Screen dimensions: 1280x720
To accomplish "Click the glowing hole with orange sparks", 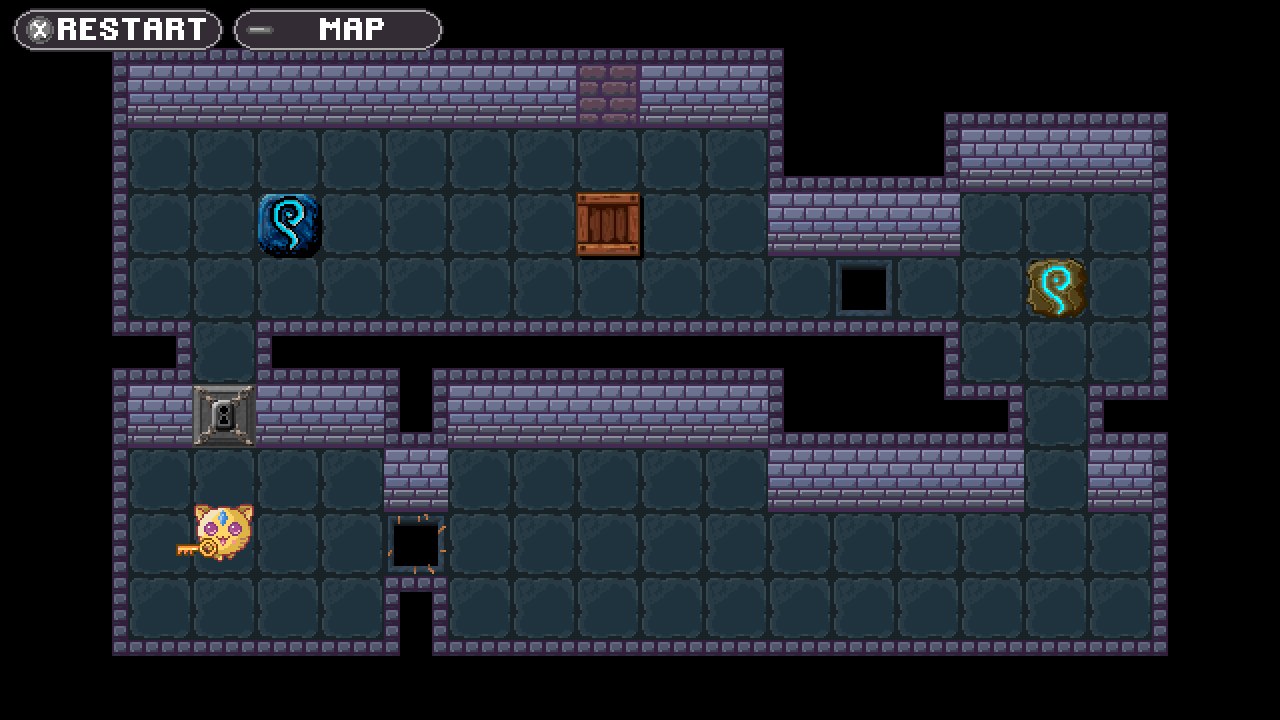I will (416, 544).
